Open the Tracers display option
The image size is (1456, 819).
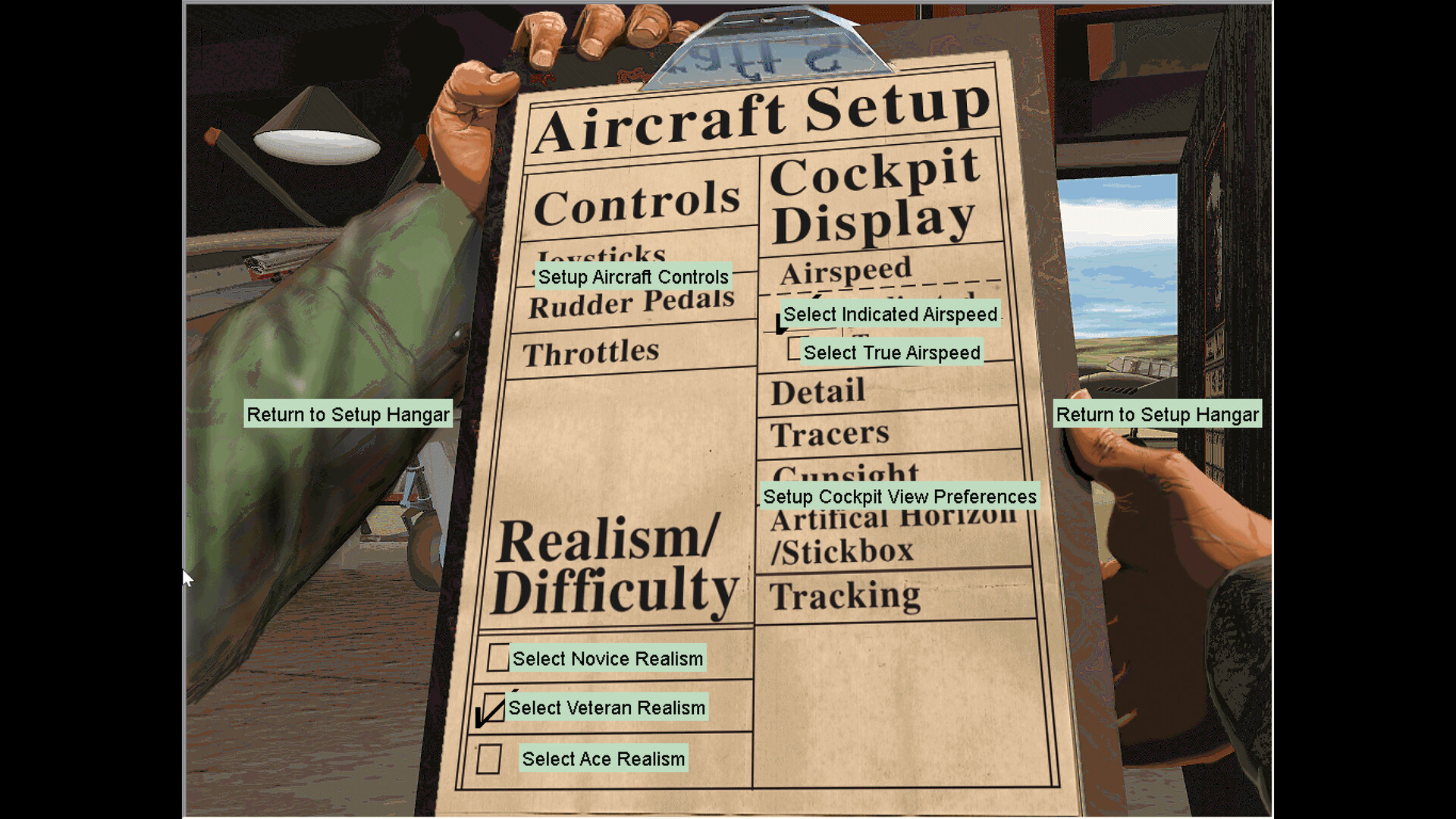(830, 432)
